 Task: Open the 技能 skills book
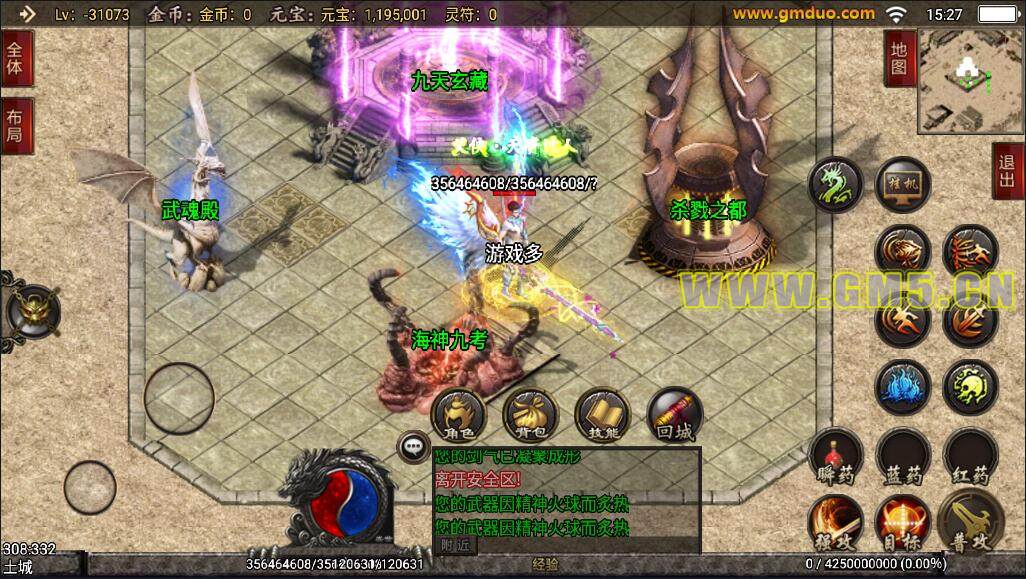coord(603,415)
